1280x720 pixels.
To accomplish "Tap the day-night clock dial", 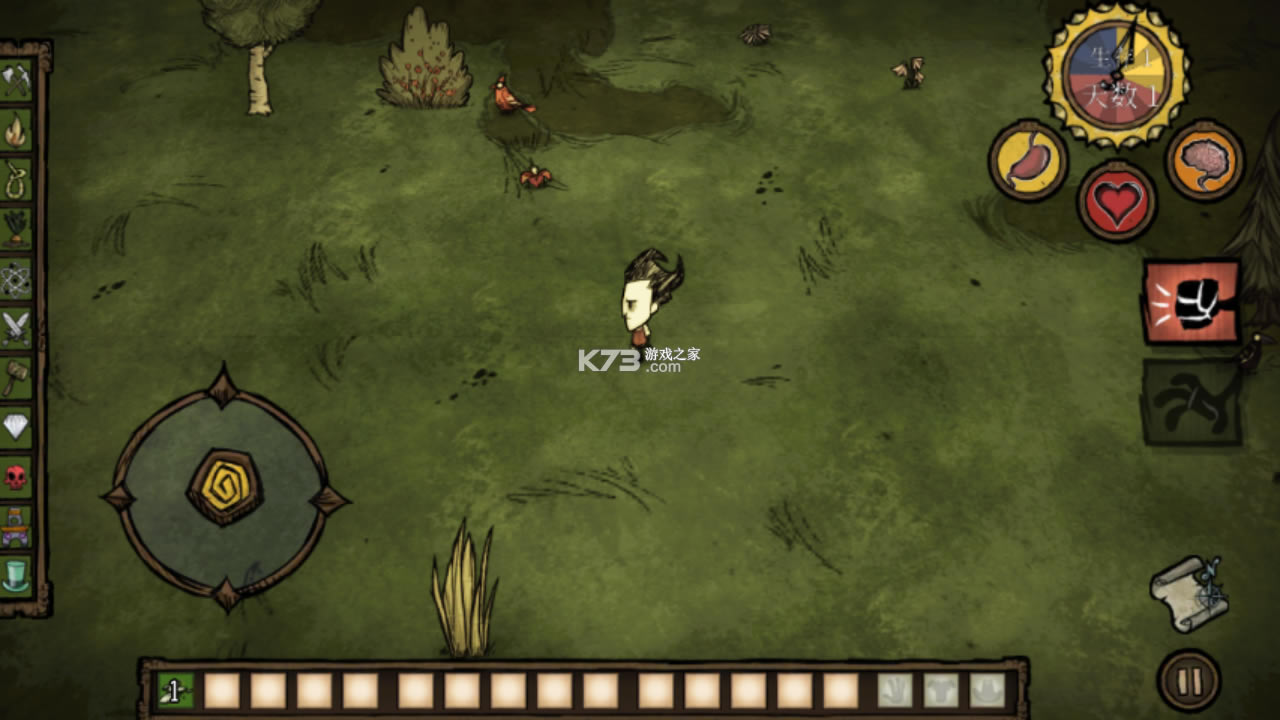I will coord(1116,75).
